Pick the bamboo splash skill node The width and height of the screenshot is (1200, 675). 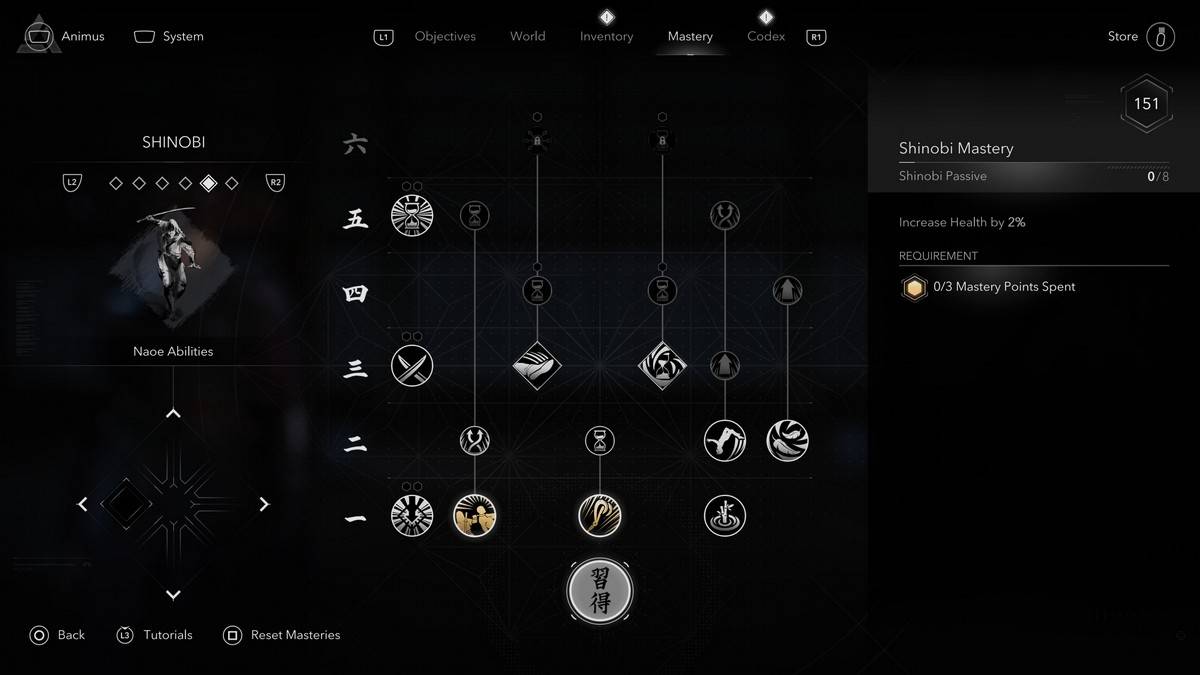pos(724,516)
